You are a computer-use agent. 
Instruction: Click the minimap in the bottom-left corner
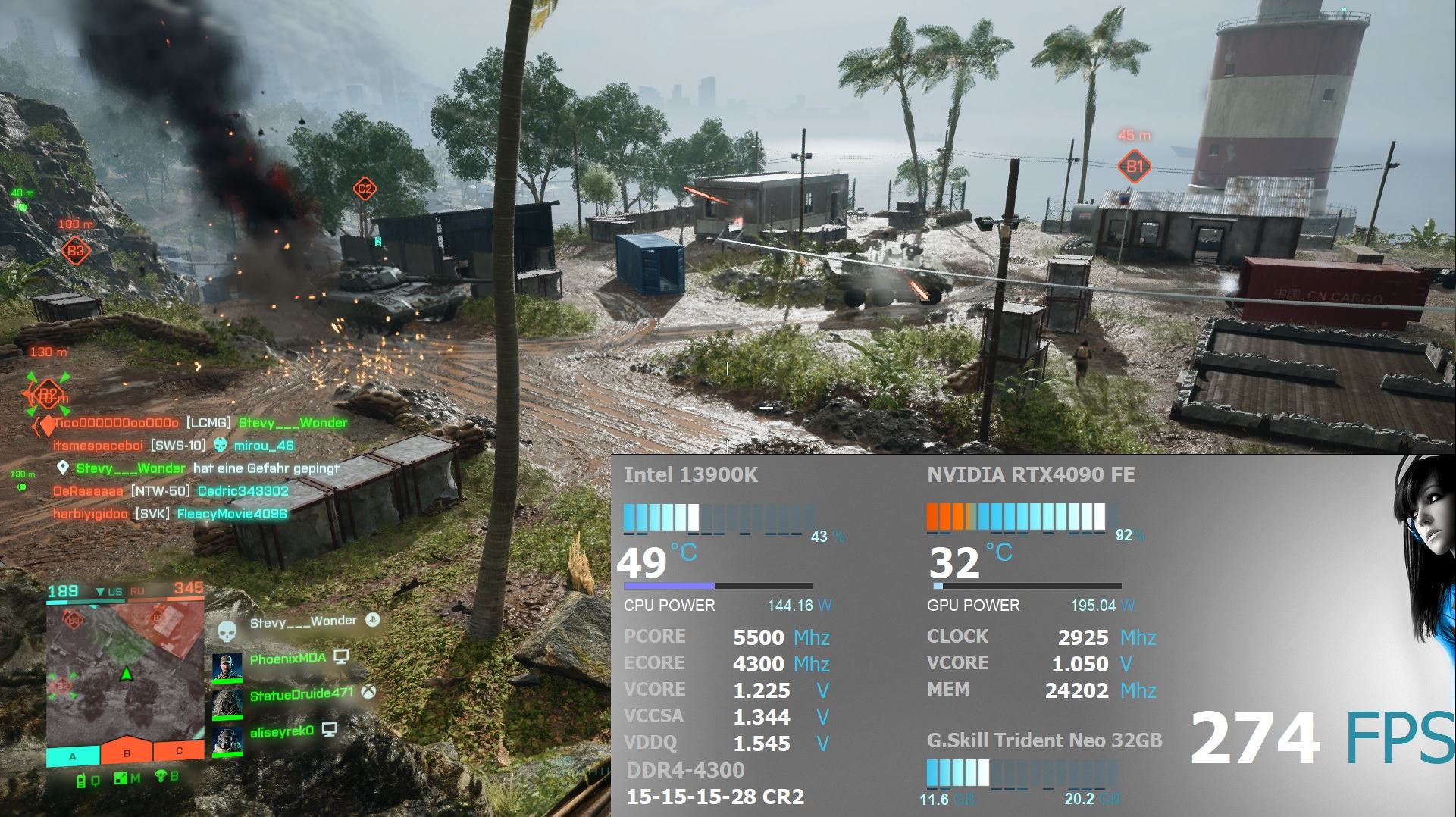125,670
